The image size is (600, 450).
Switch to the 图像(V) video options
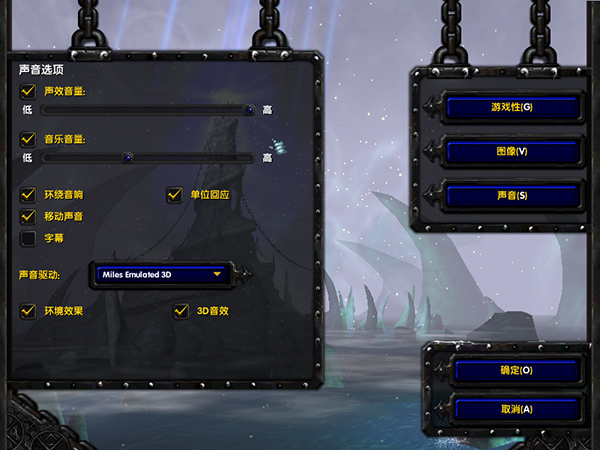tap(512, 151)
